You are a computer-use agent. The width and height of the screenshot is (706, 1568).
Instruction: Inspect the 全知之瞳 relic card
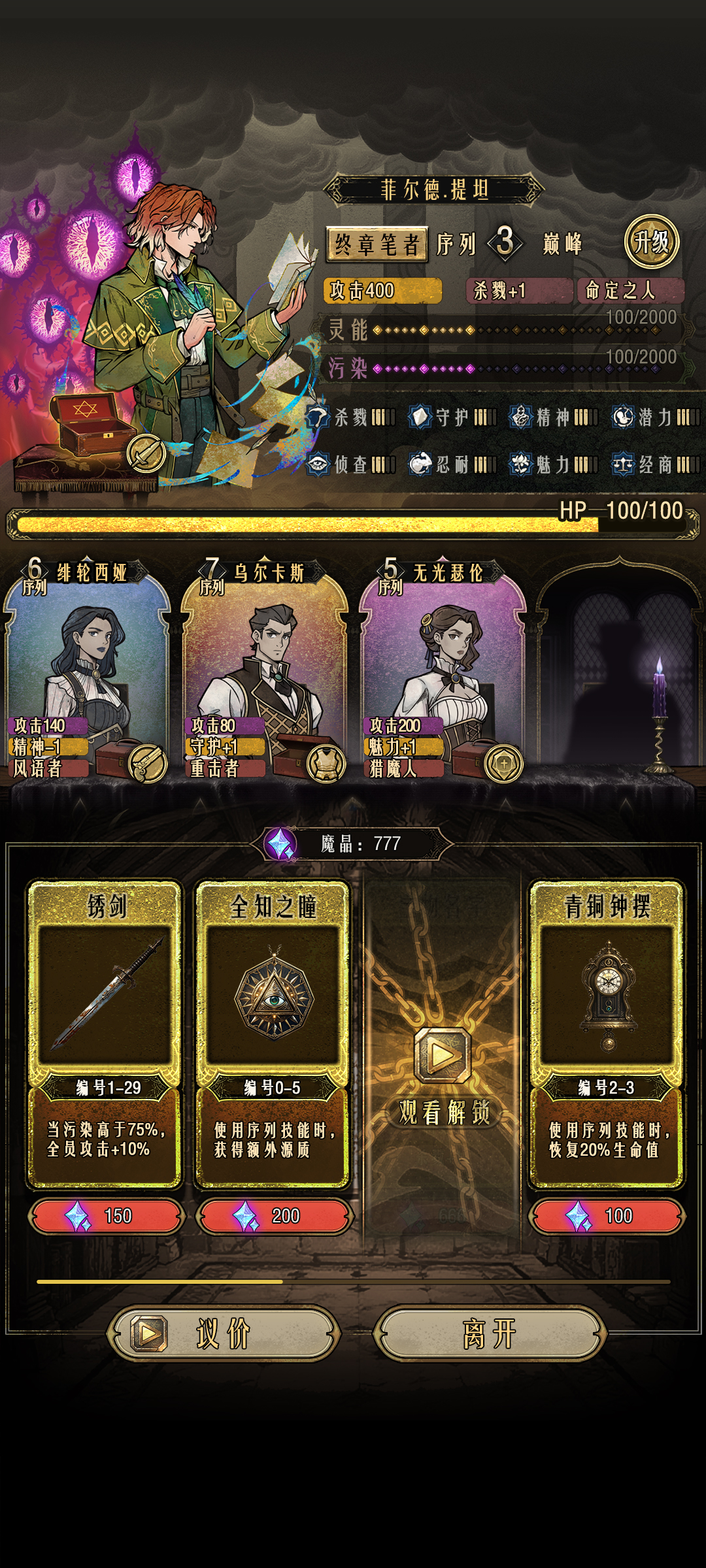[x=273, y=1032]
